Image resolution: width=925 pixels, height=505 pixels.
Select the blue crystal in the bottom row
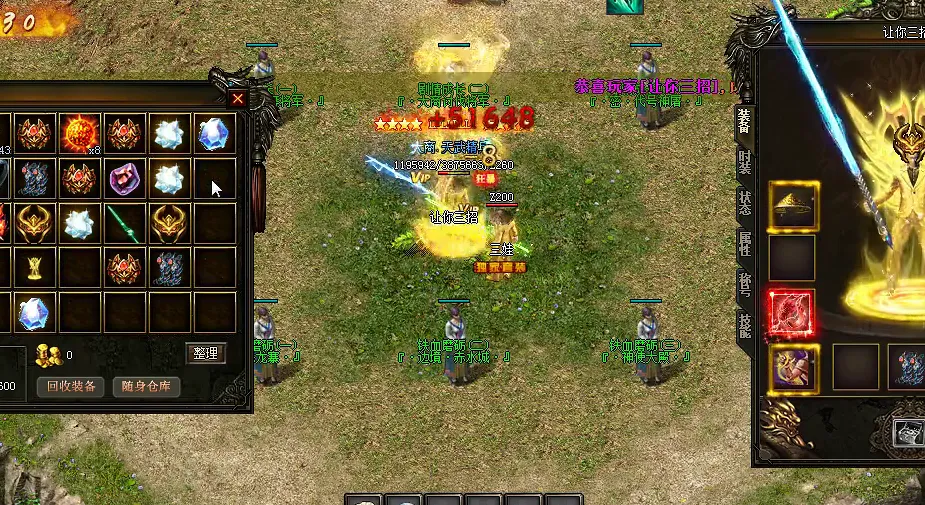point(34,313)
